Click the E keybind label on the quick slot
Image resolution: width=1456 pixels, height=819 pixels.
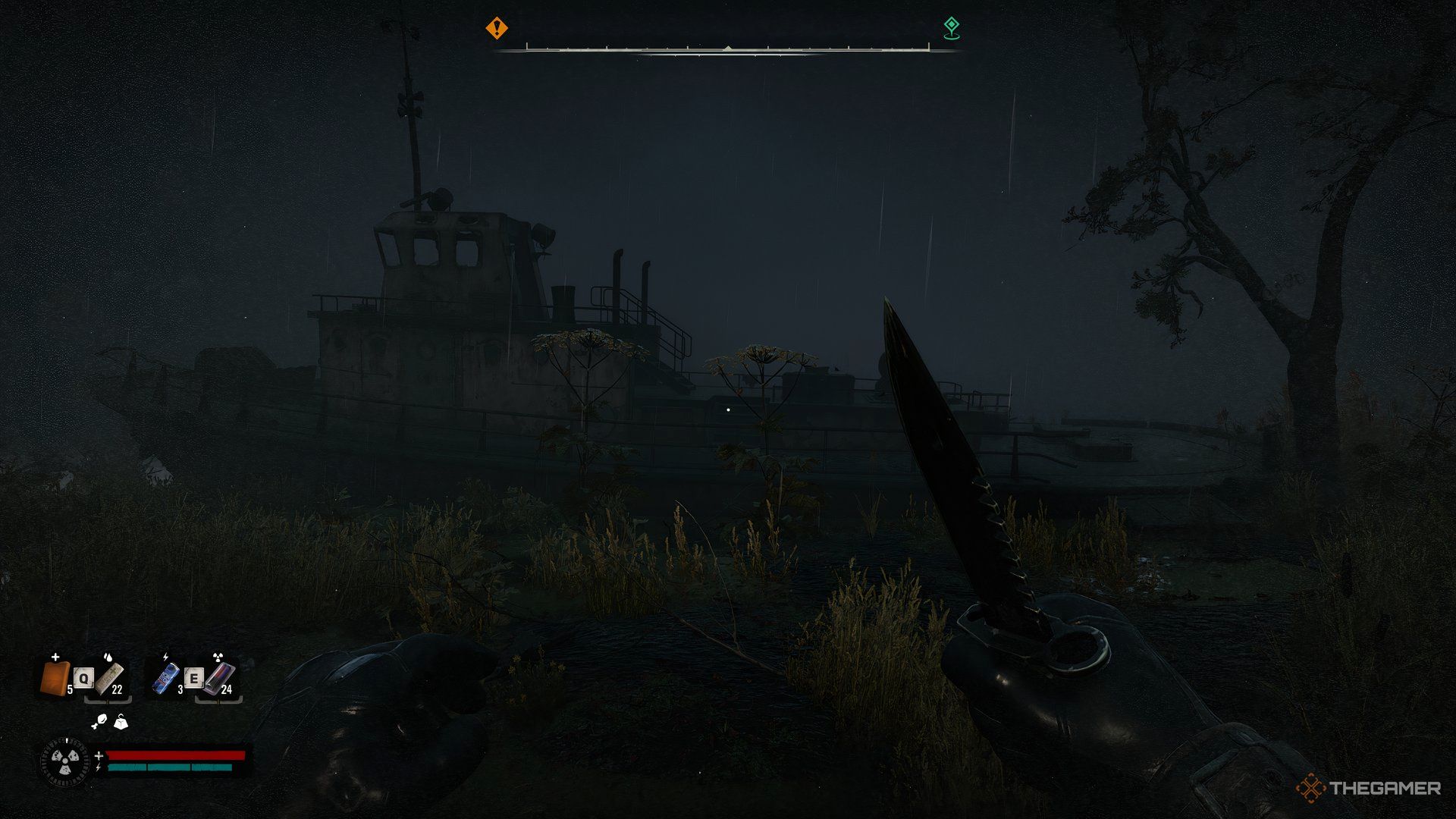(194, 678)
